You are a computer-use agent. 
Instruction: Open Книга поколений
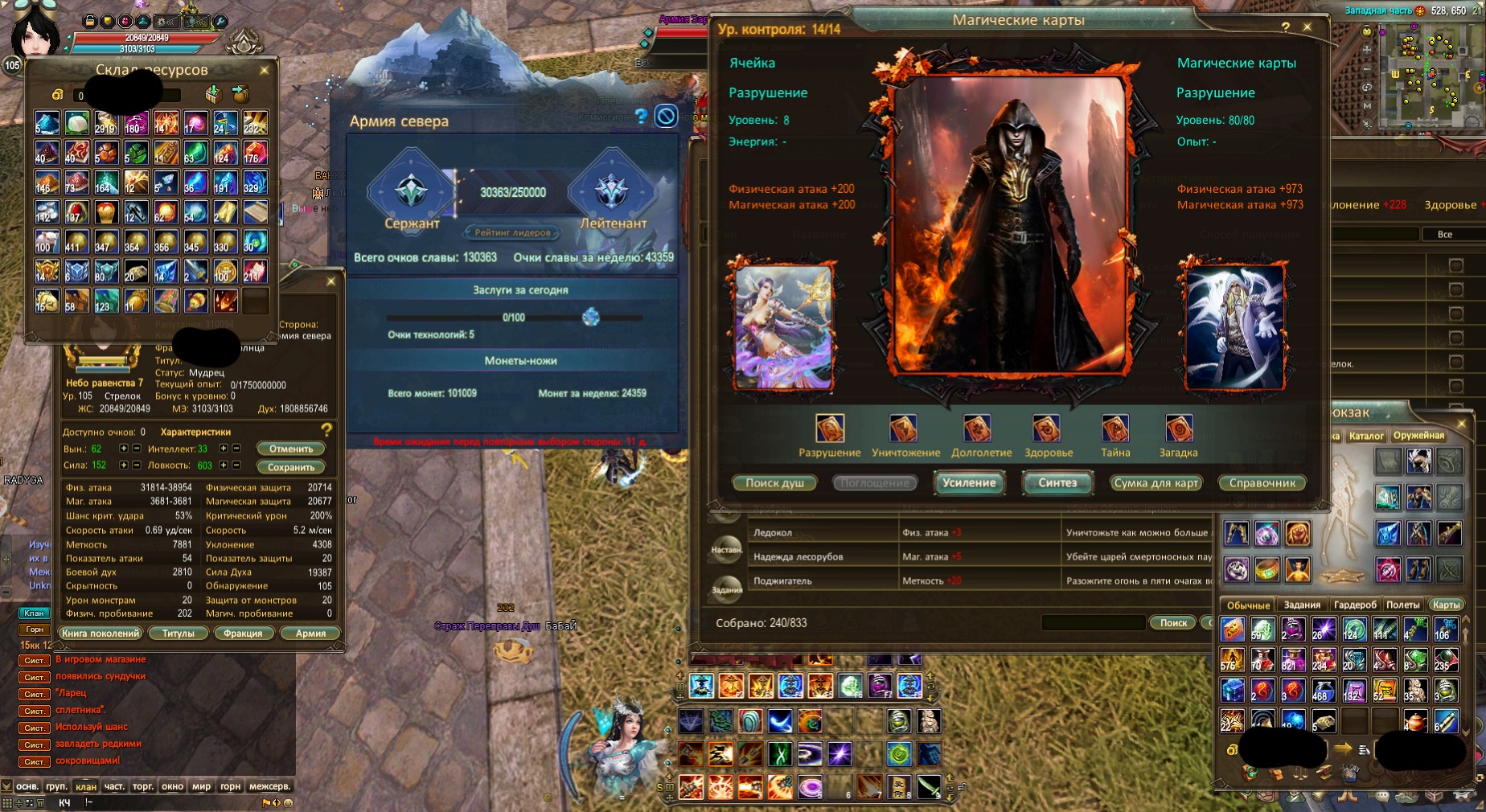click(x=101, y=634)
